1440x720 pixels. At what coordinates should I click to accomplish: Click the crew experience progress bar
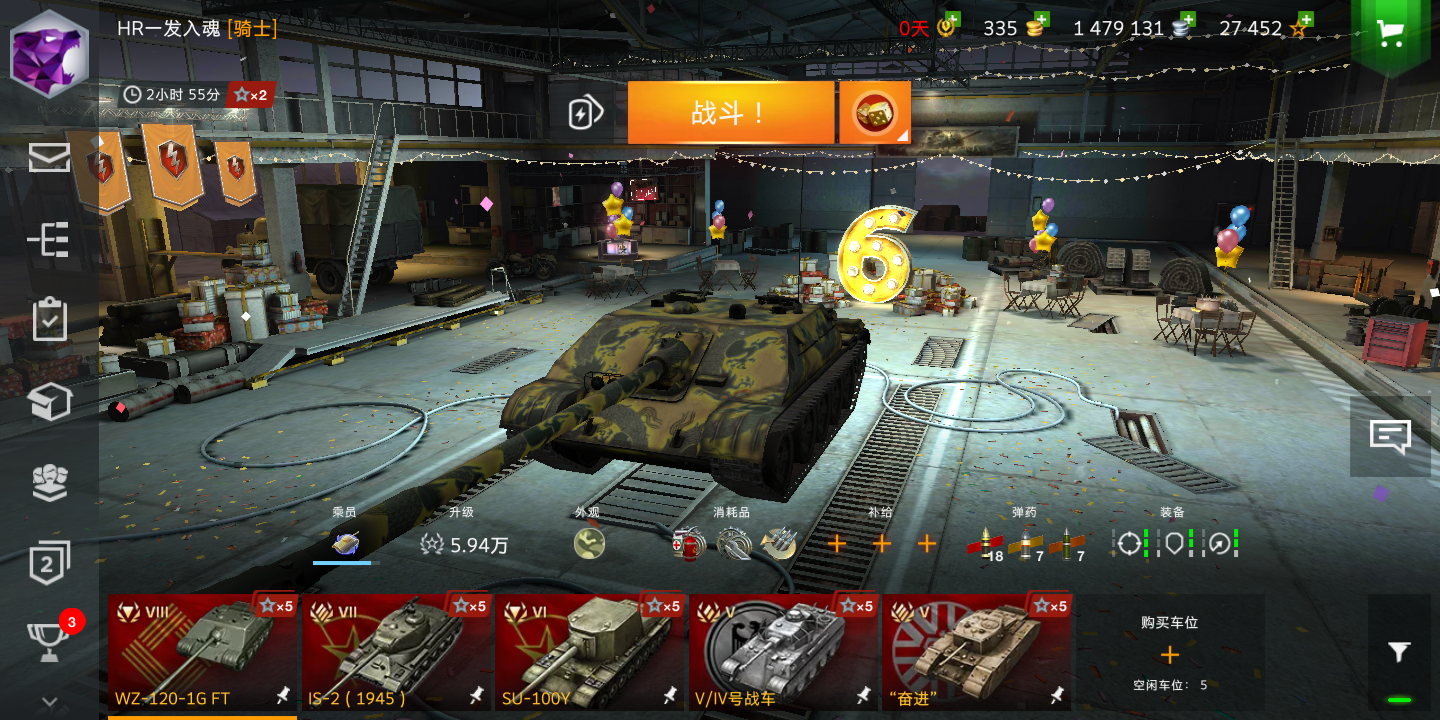(345, 564)
